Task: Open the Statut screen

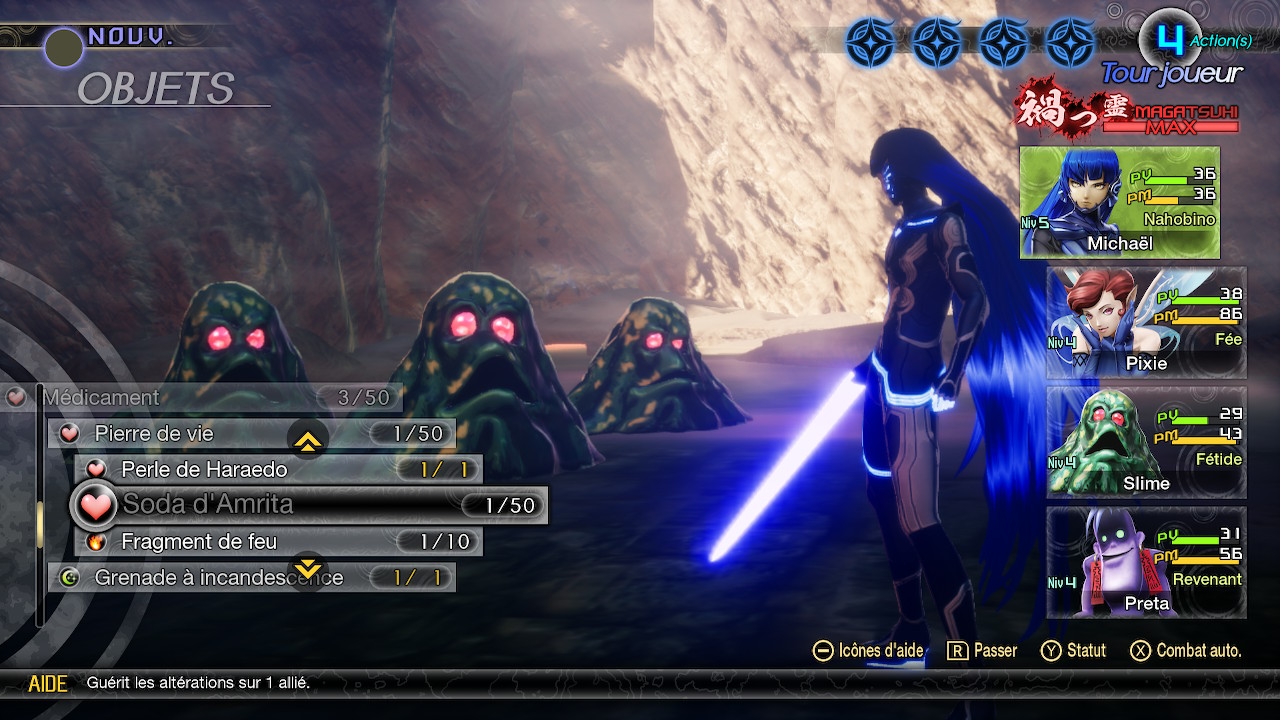Action: point(1074,651)
